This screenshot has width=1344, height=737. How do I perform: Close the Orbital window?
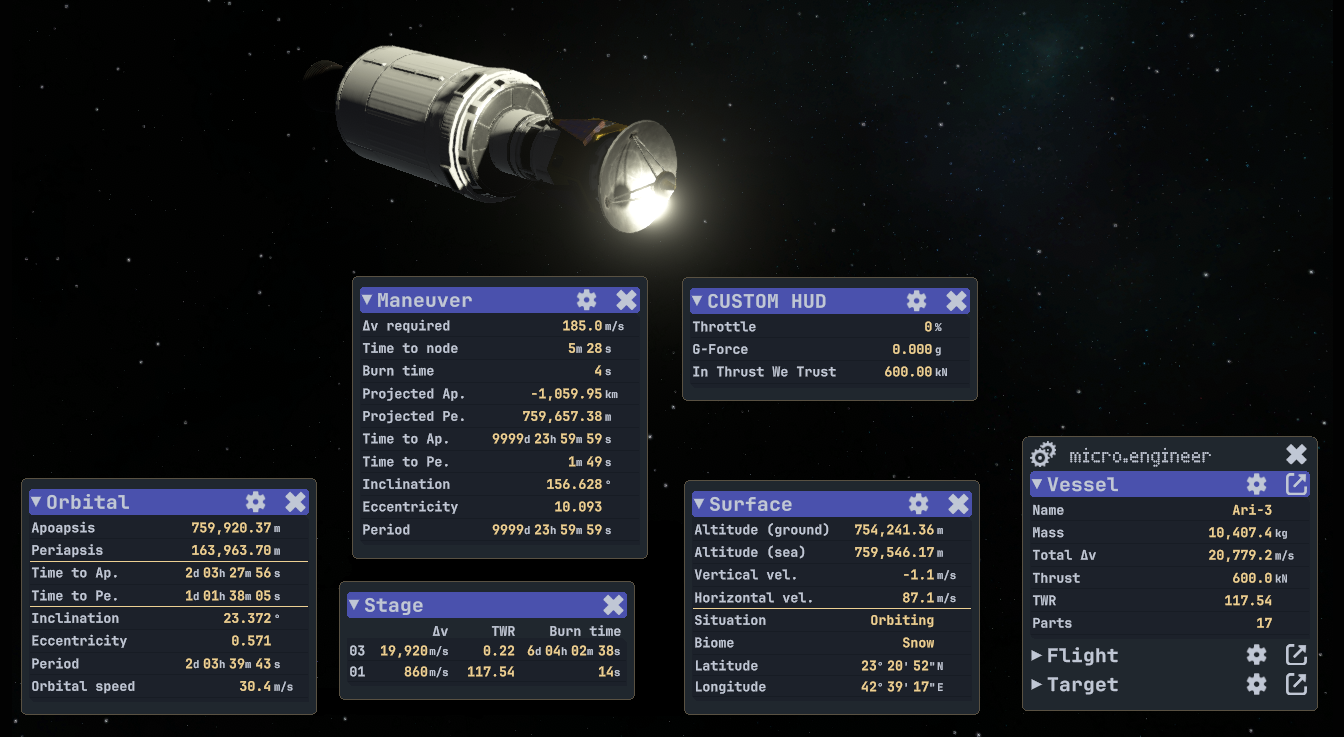pos(295,502)
